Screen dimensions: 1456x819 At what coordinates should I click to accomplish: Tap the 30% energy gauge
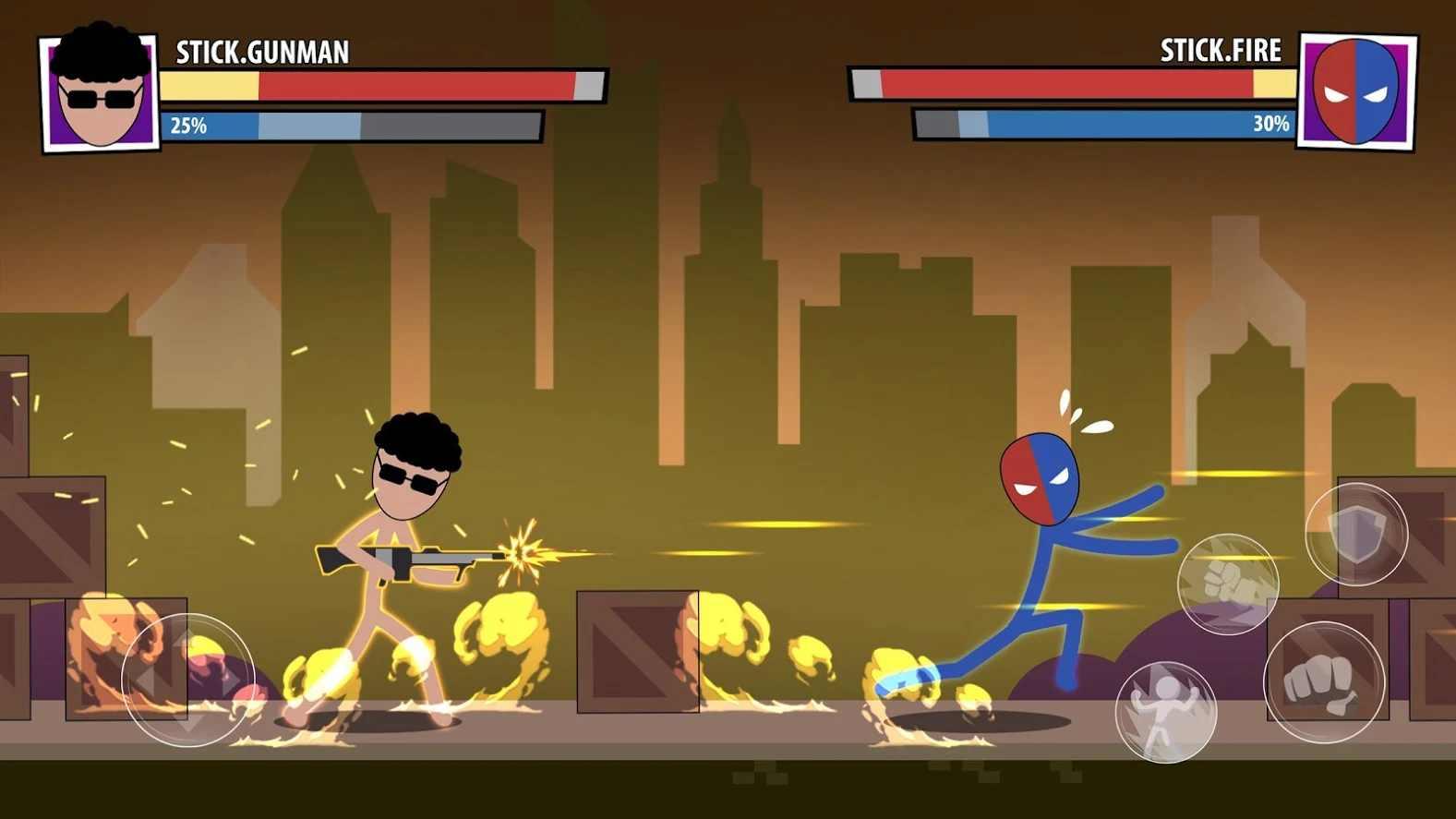1099,125
